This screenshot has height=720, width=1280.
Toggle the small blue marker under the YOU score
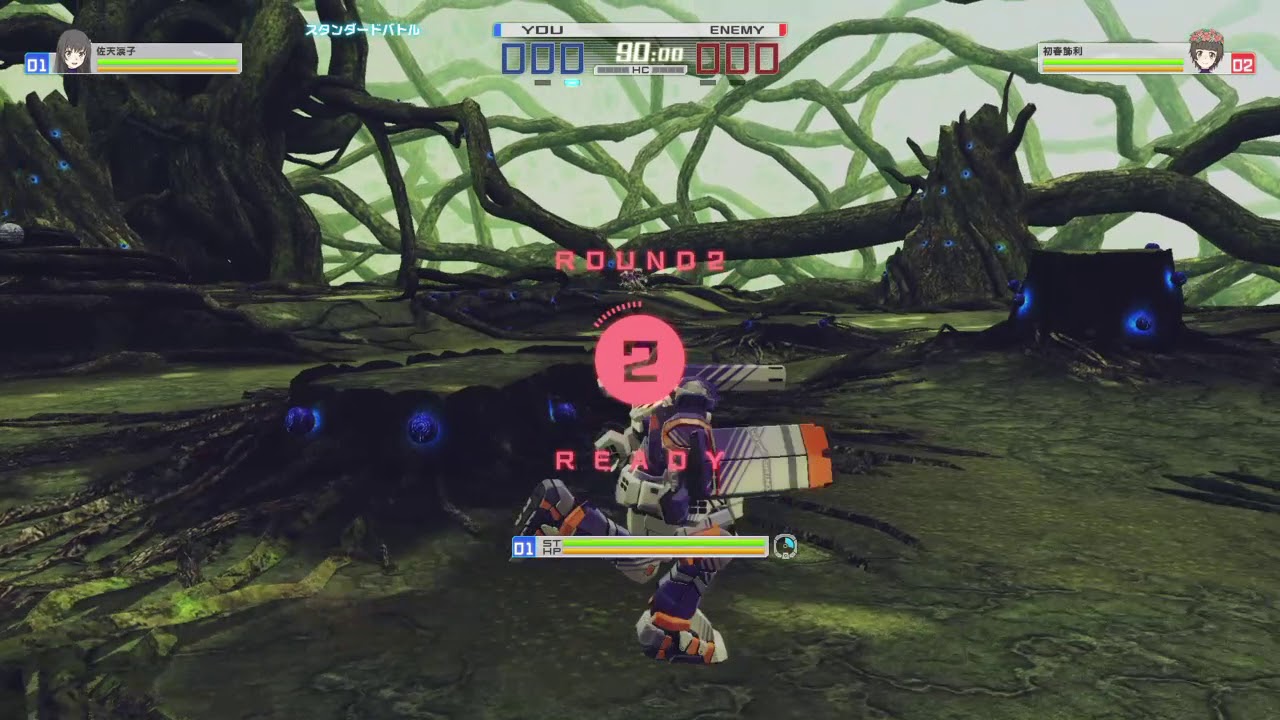point(570,84)
